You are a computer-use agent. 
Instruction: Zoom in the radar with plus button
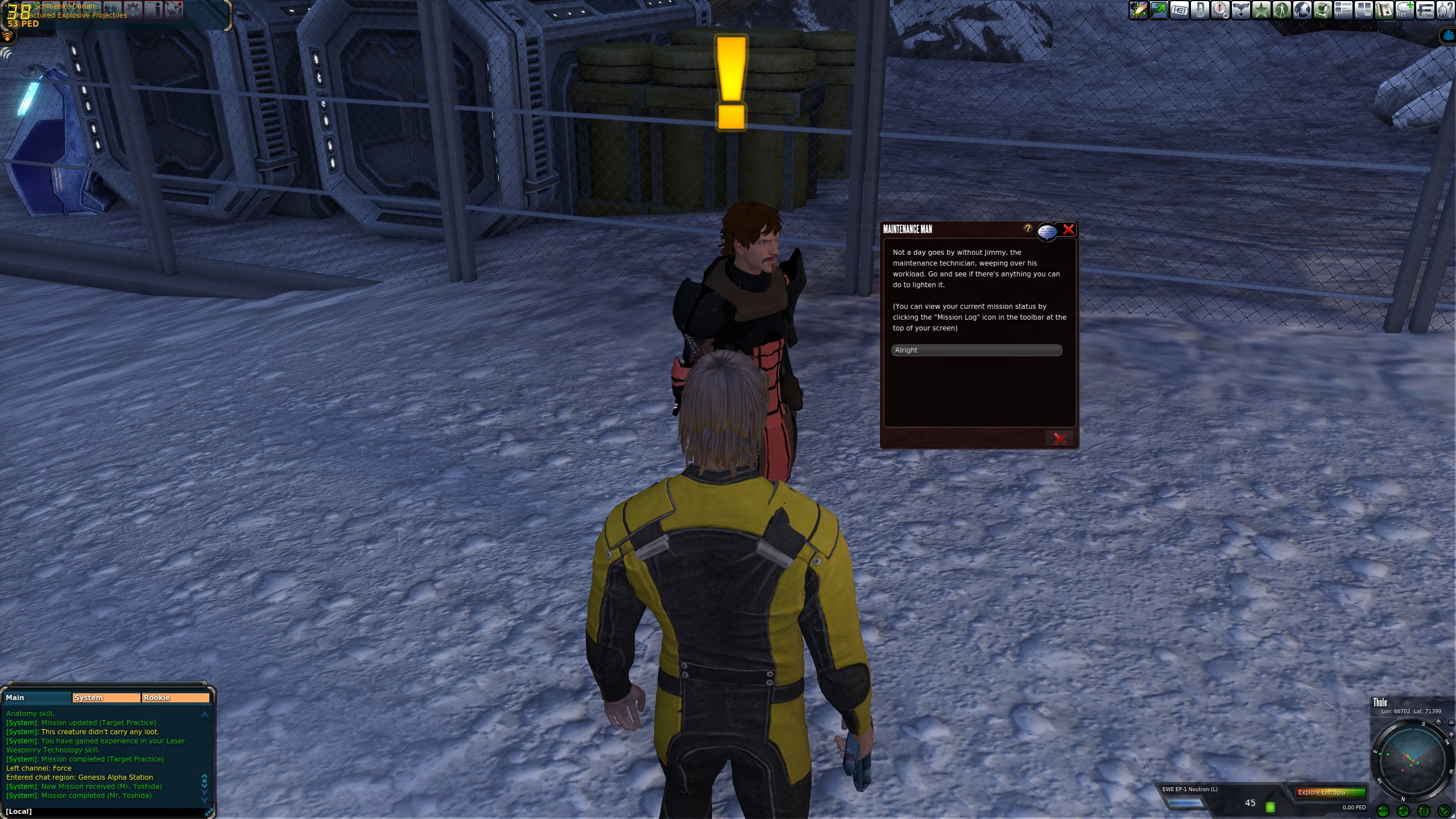[1451, 735]
